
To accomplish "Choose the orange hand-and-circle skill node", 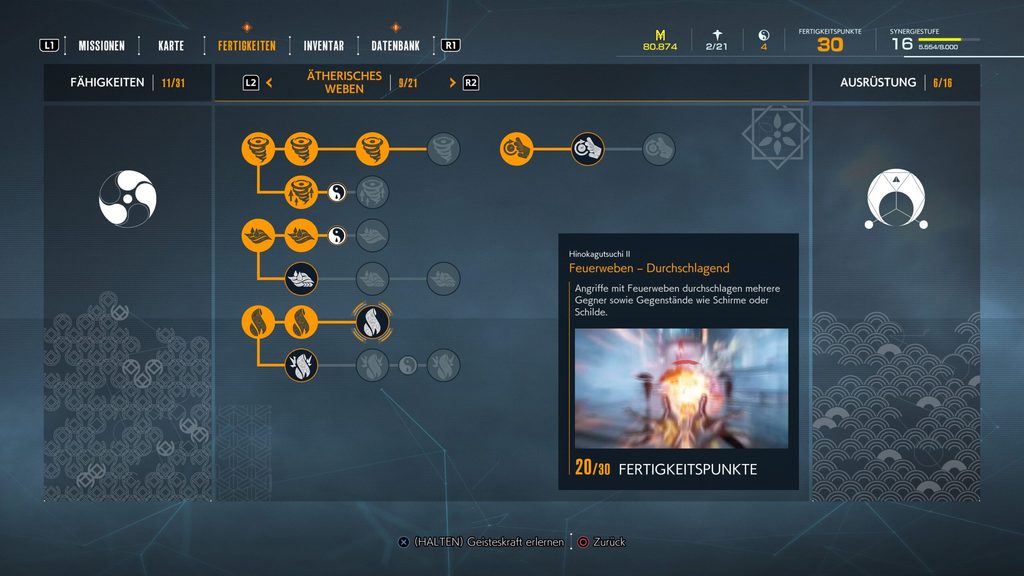I will click(516, 149).
